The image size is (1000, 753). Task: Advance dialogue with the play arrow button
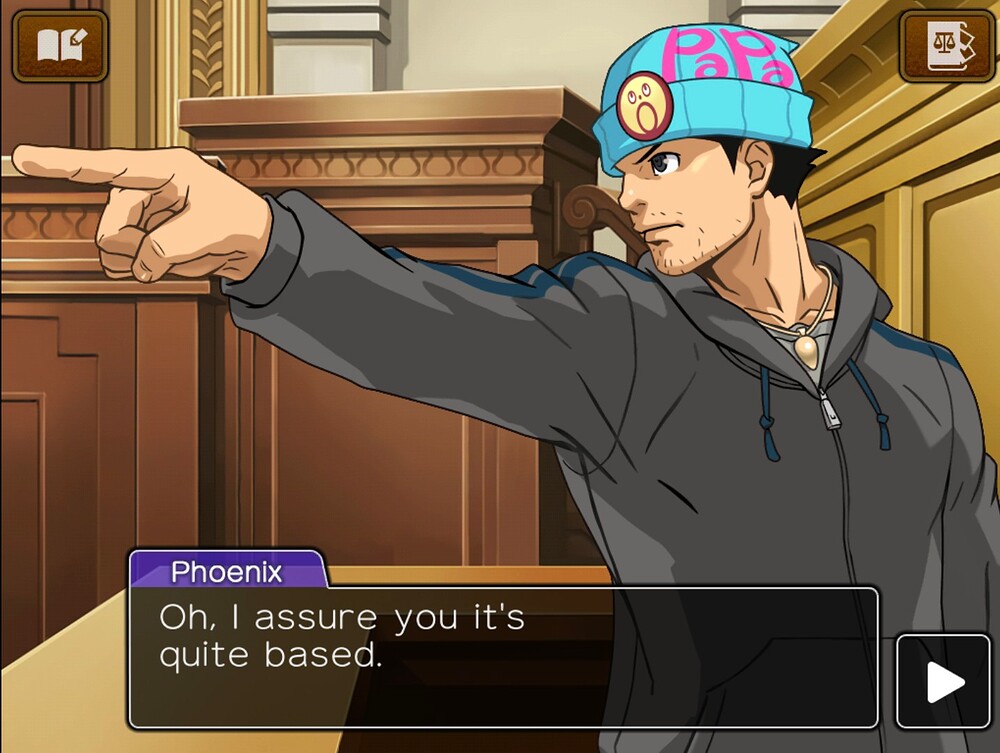tap(943, 682)
